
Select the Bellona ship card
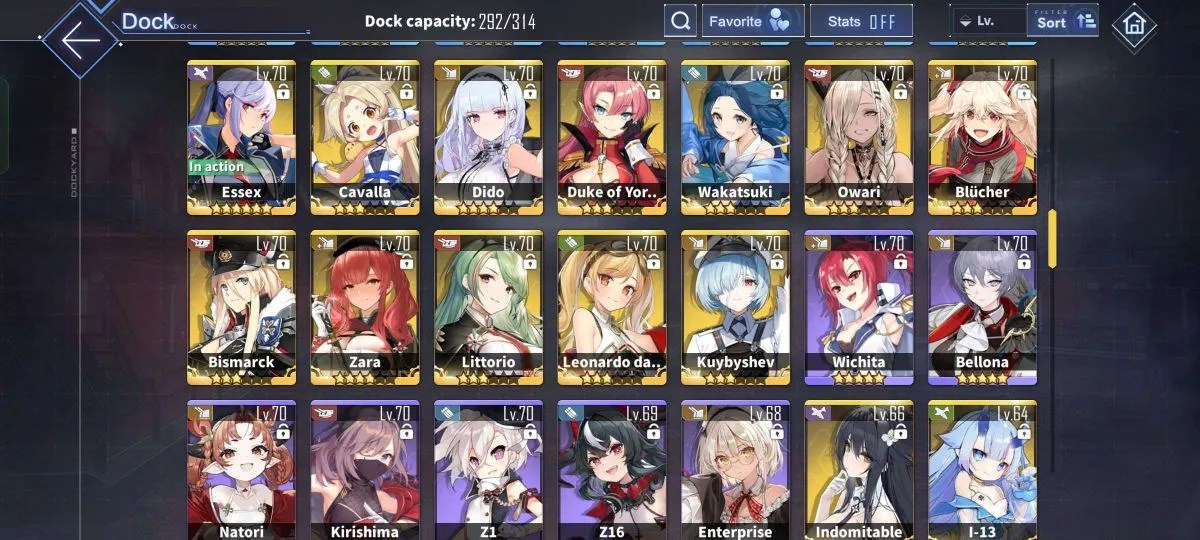(x=982, y=305)
